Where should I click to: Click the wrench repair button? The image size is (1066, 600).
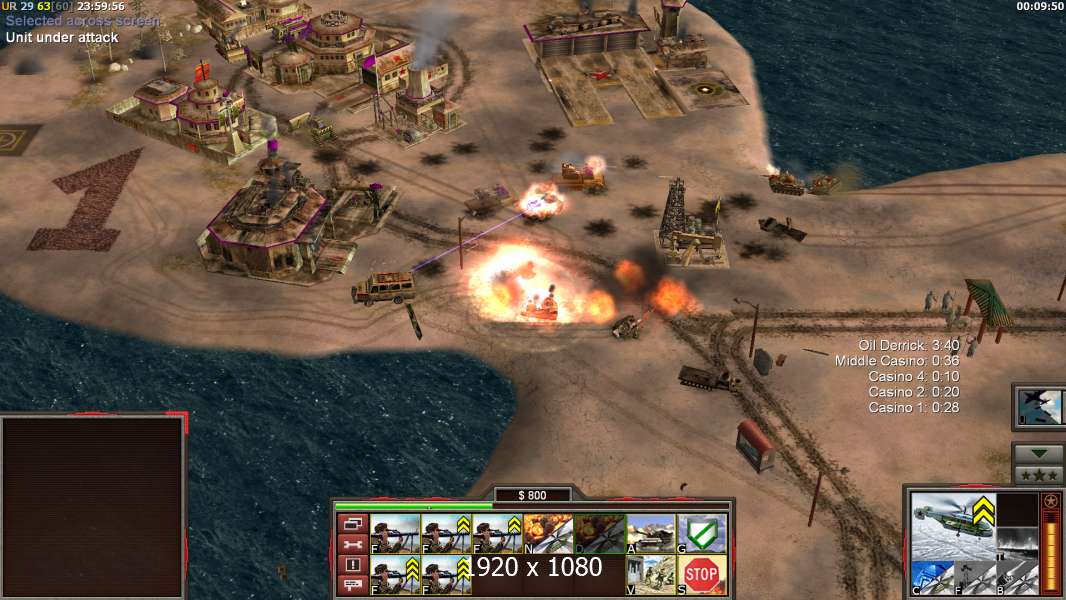[353, 544]
